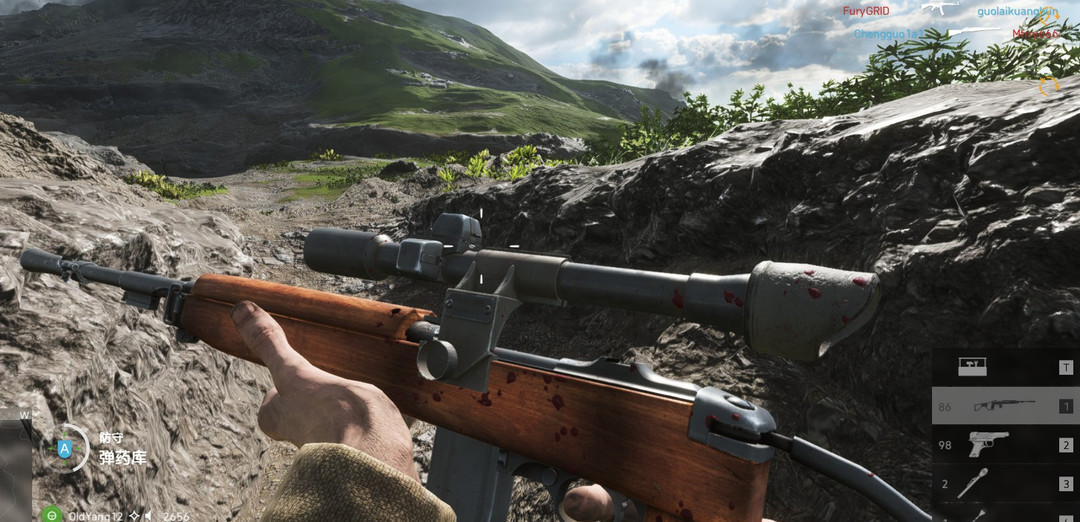Screen dimensions: 1080x522
Task: Click the green squad icon beside OldYang12
Action: (52, 515)
